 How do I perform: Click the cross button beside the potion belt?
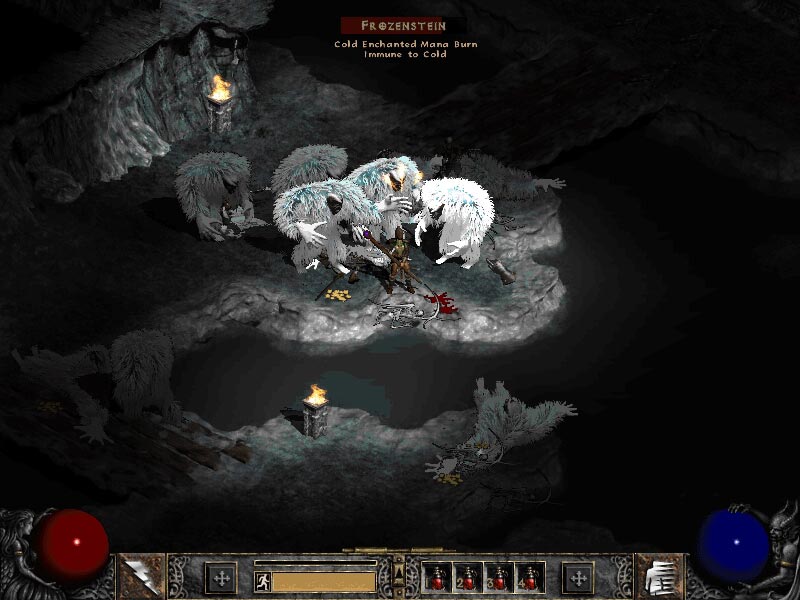[x=578, y=578]
